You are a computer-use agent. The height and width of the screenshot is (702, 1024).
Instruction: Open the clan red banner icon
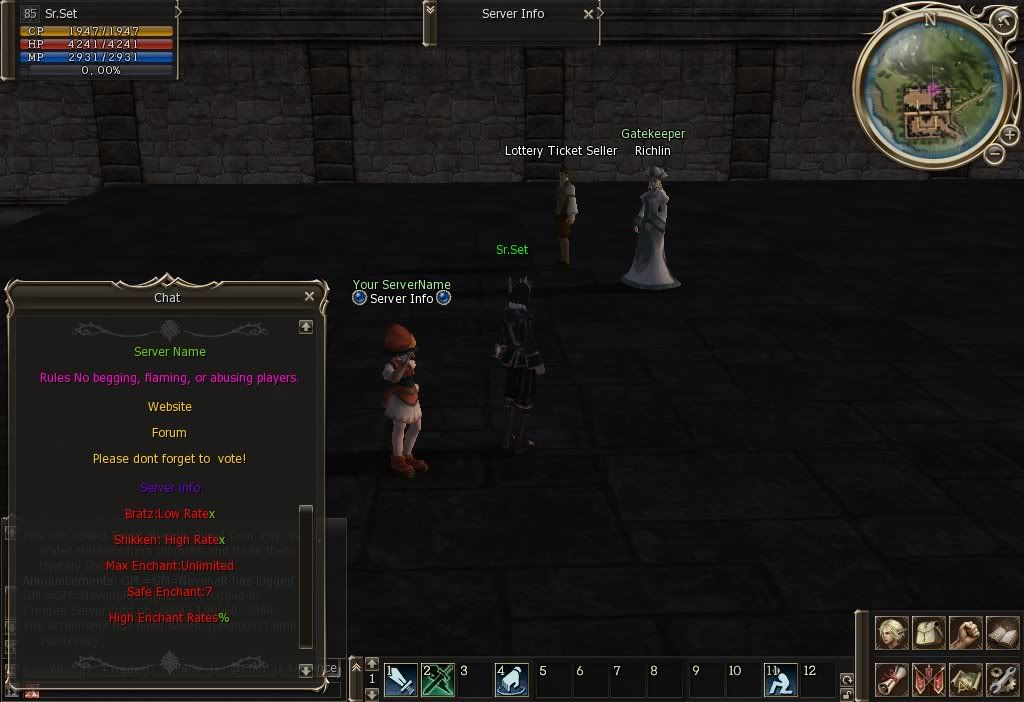click(928, 679)
